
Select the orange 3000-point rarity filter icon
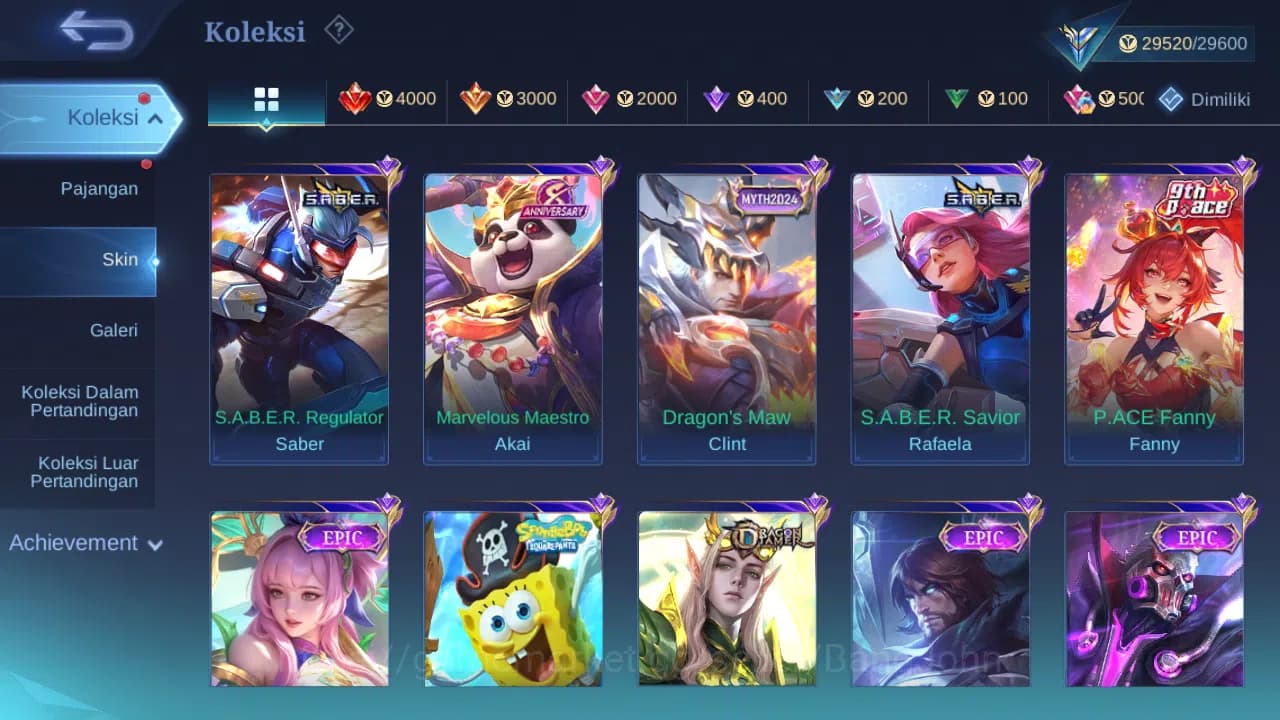pos(508,98)
